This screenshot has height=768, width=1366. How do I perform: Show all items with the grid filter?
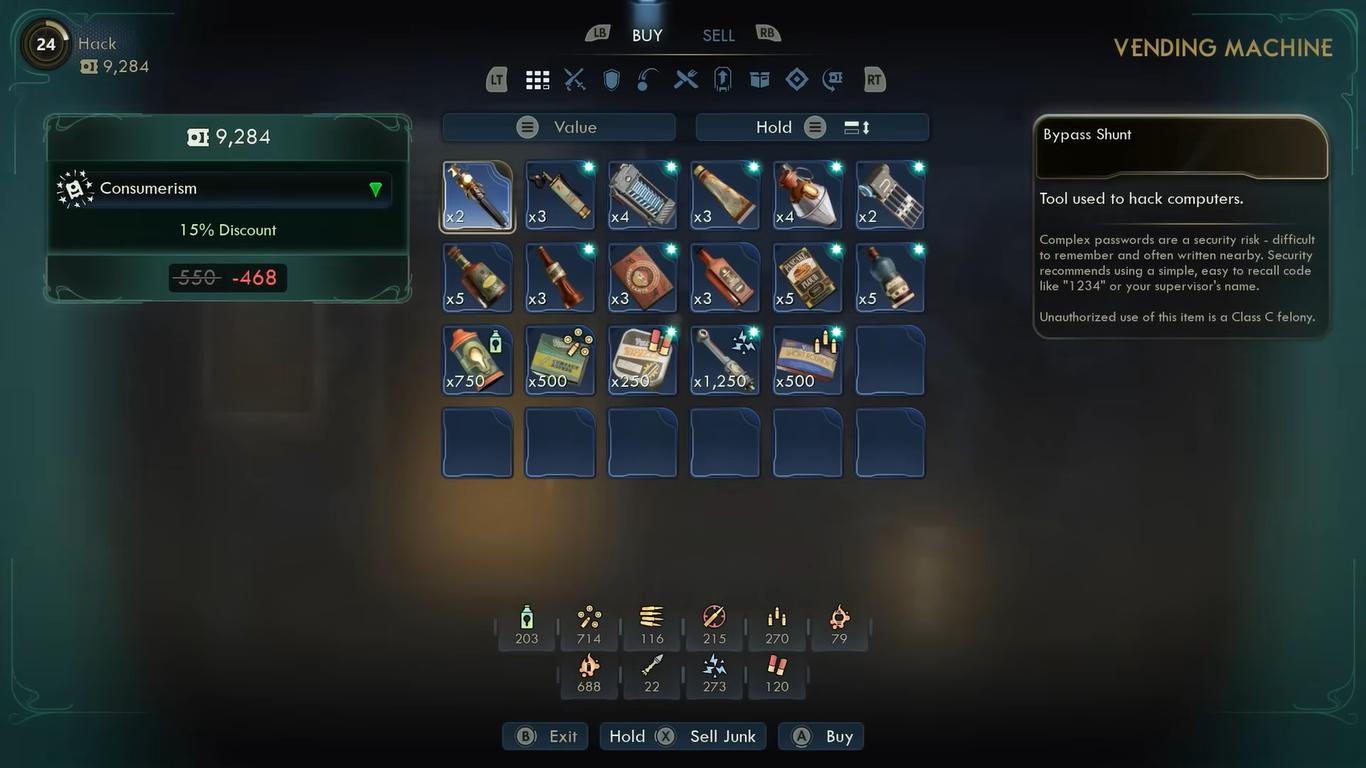[538, 80]
